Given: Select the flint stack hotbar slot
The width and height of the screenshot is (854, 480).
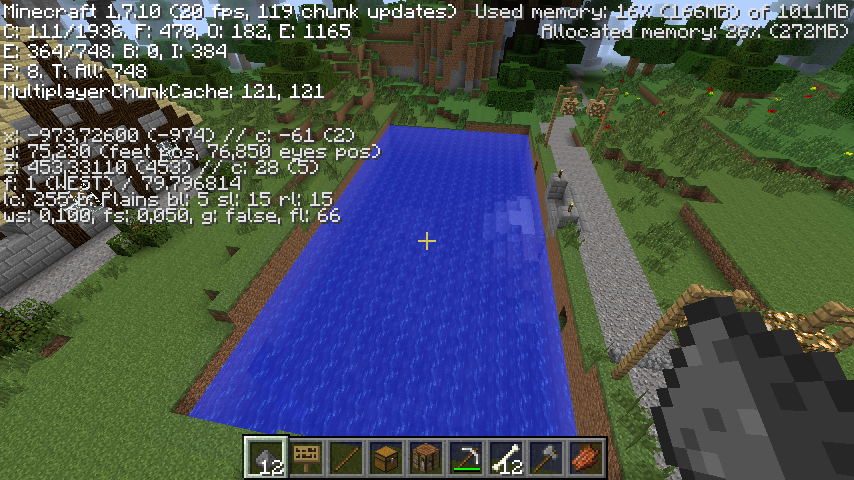Looking at the screenshot, I should click(x=267, y=457).
